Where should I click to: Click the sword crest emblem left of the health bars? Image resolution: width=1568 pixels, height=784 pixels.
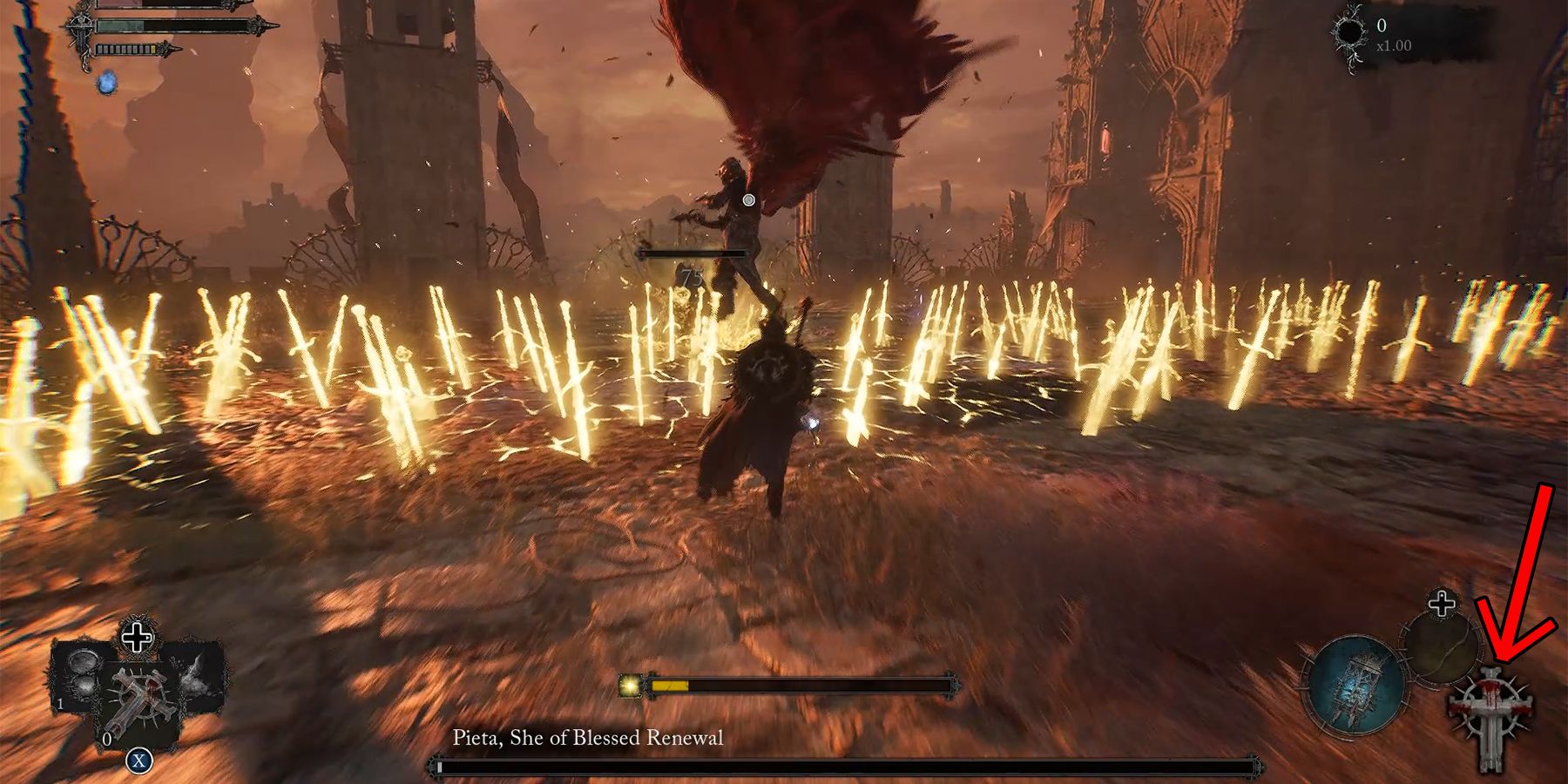(x=80, y=24)
